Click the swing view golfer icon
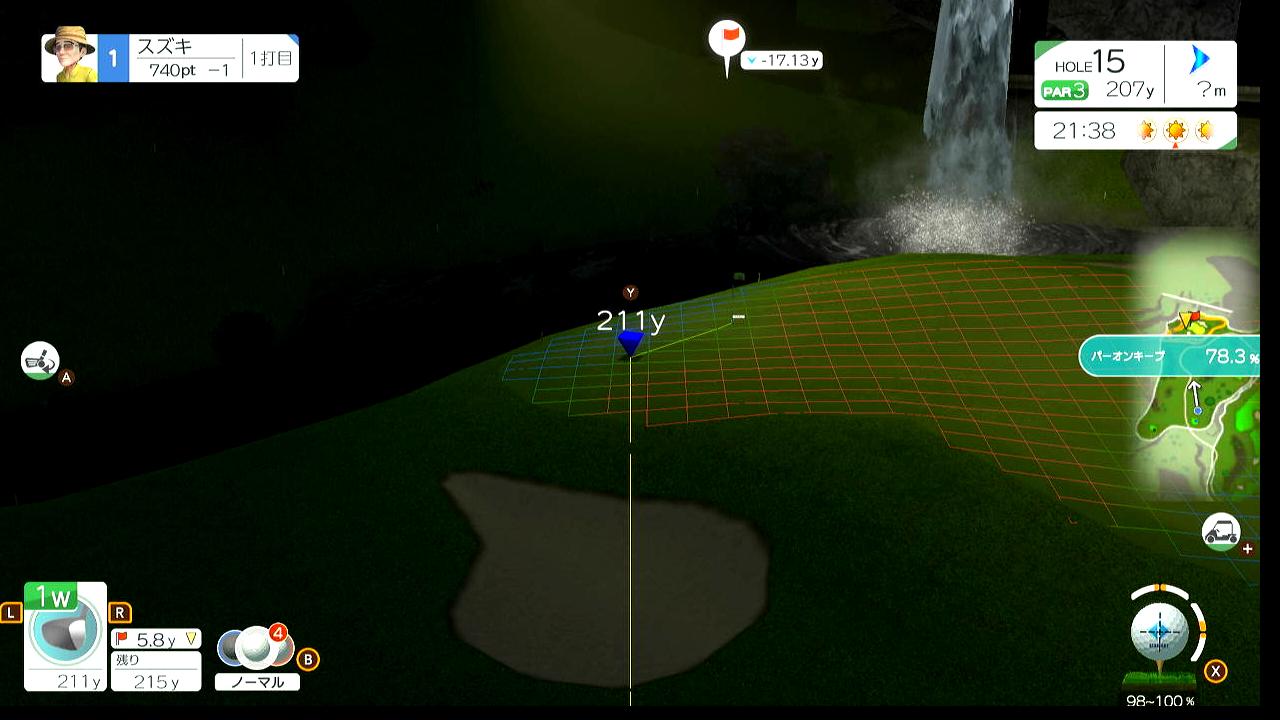This screenshot has height=720, width=1280. [40, 360]
